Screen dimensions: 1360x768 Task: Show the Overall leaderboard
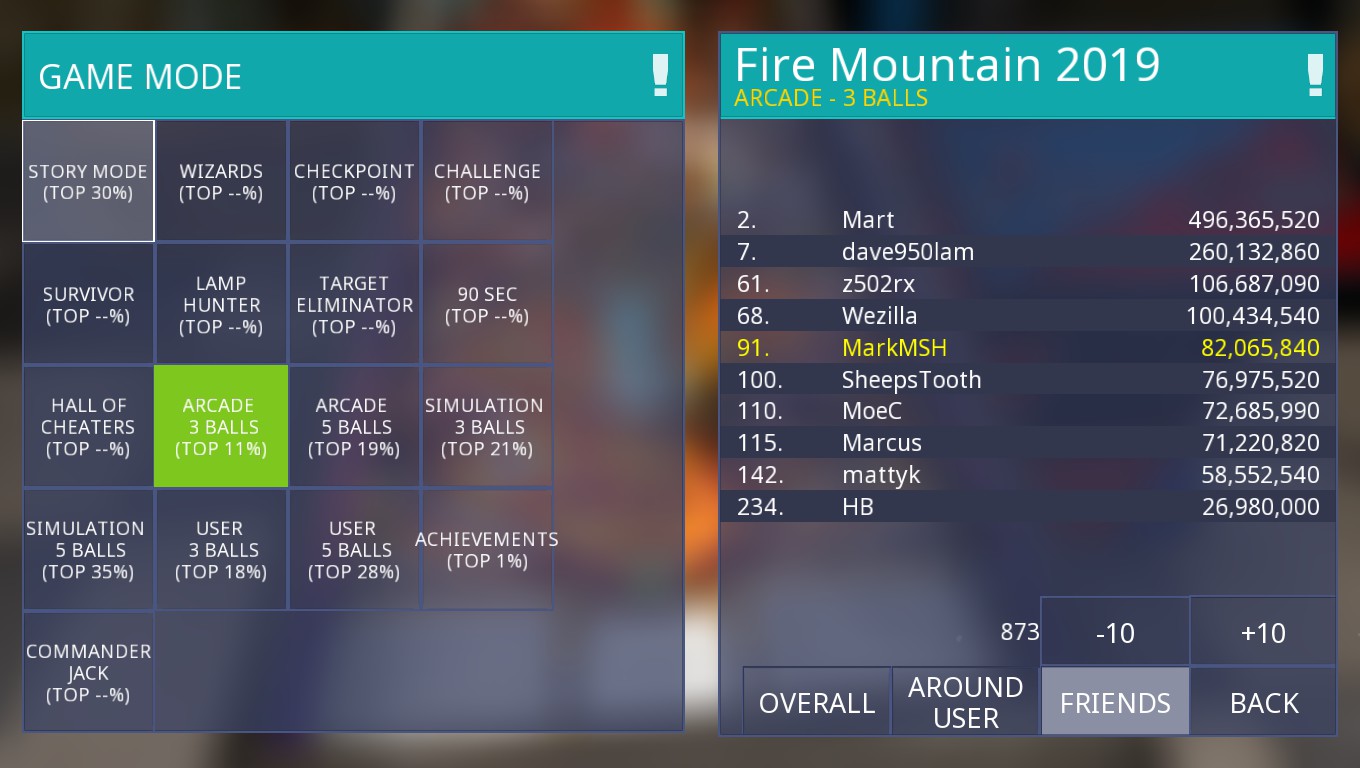[x=817, y=702]
